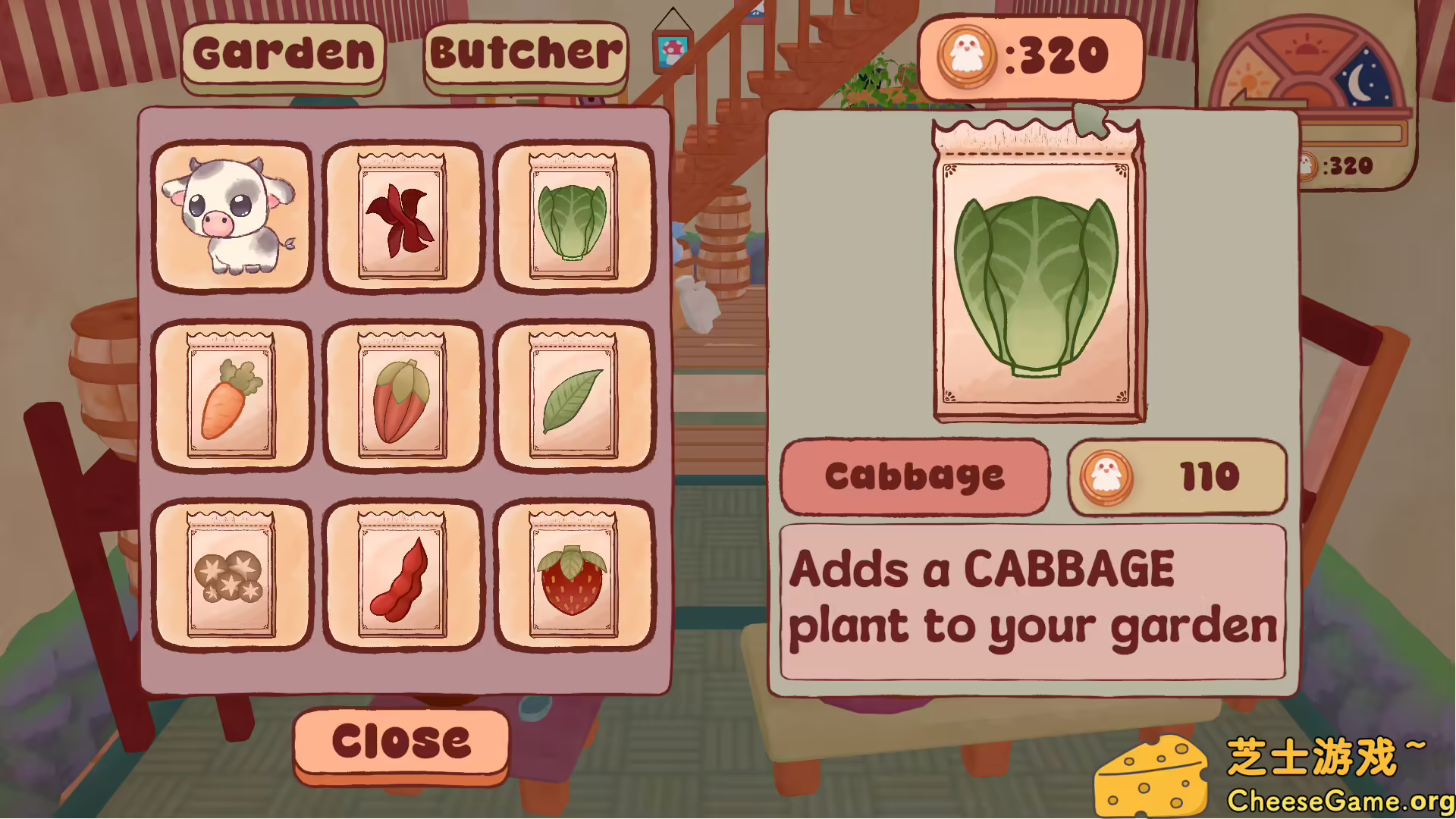Click the Cabbage name label

pos(915,476)
